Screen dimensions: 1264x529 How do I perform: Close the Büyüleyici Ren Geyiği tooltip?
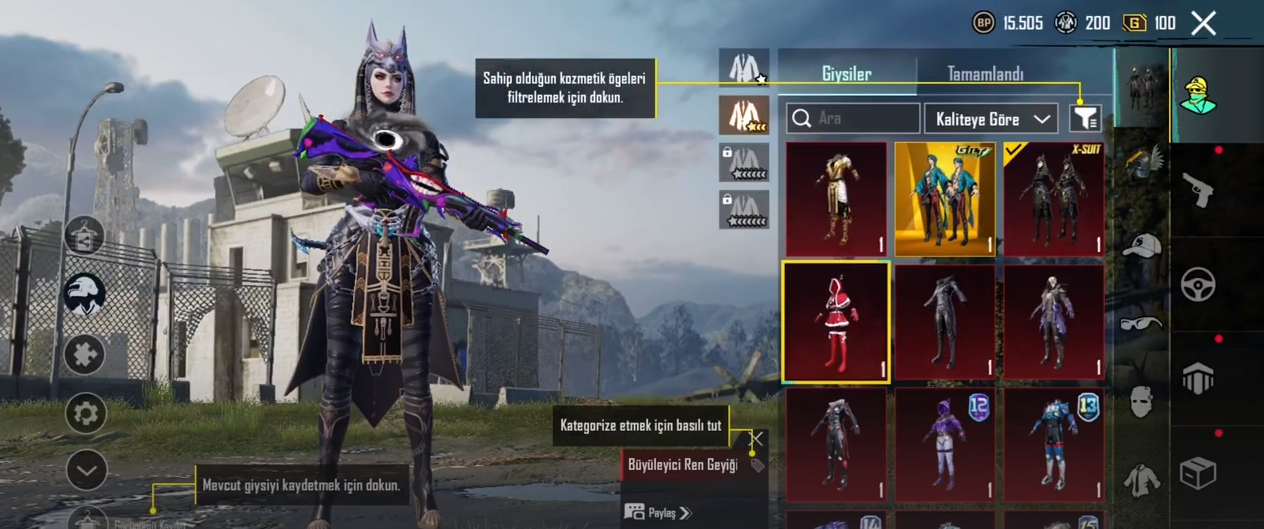click(x=757, y=438)
